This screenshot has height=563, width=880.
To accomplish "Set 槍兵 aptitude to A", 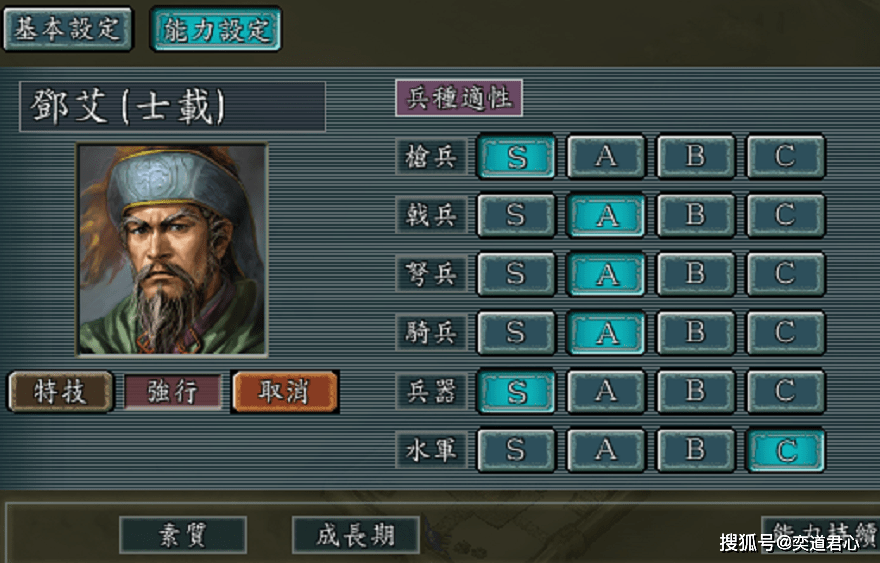I will coord(605,157).
